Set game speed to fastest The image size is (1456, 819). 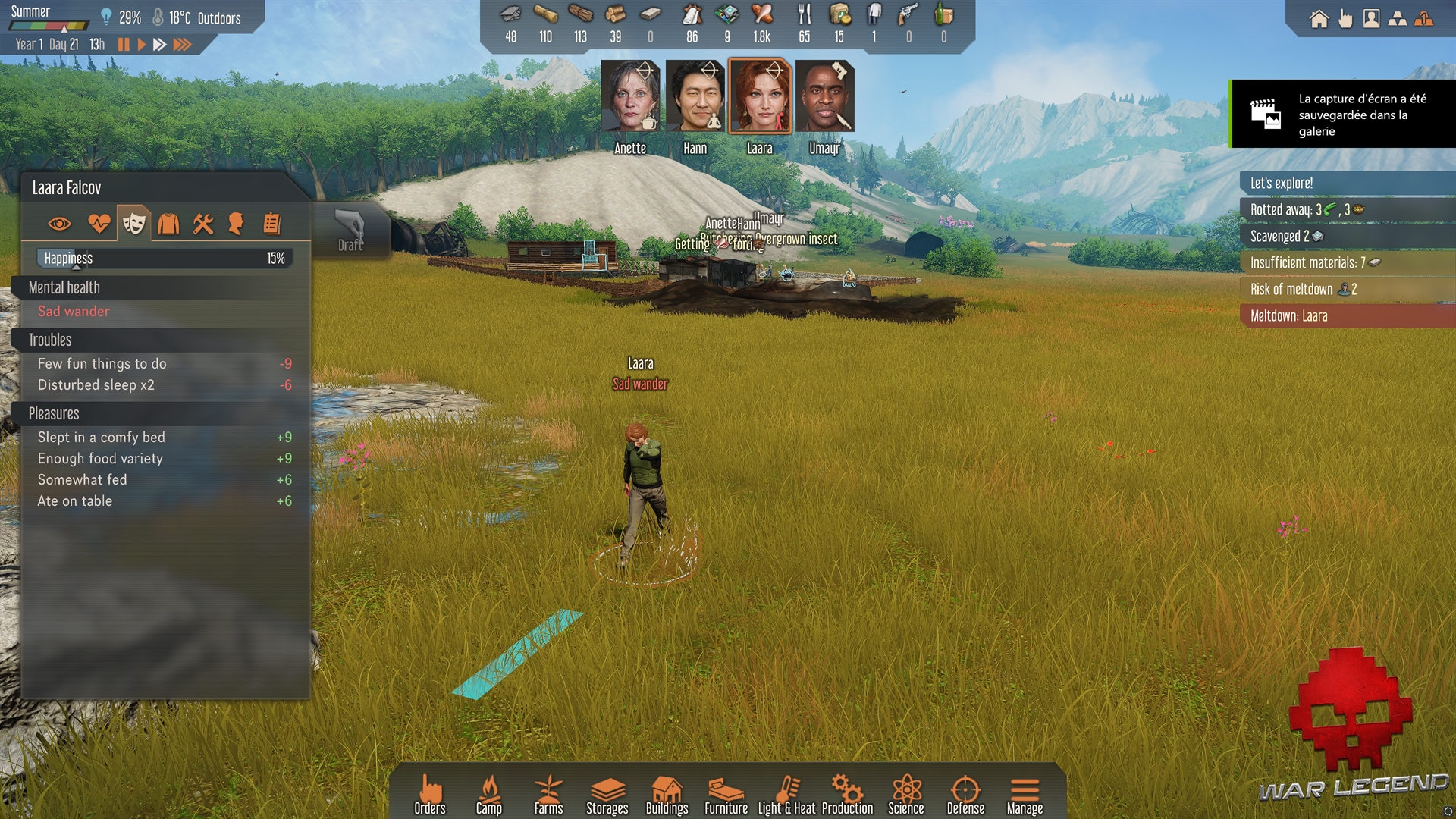coord(182,45)
